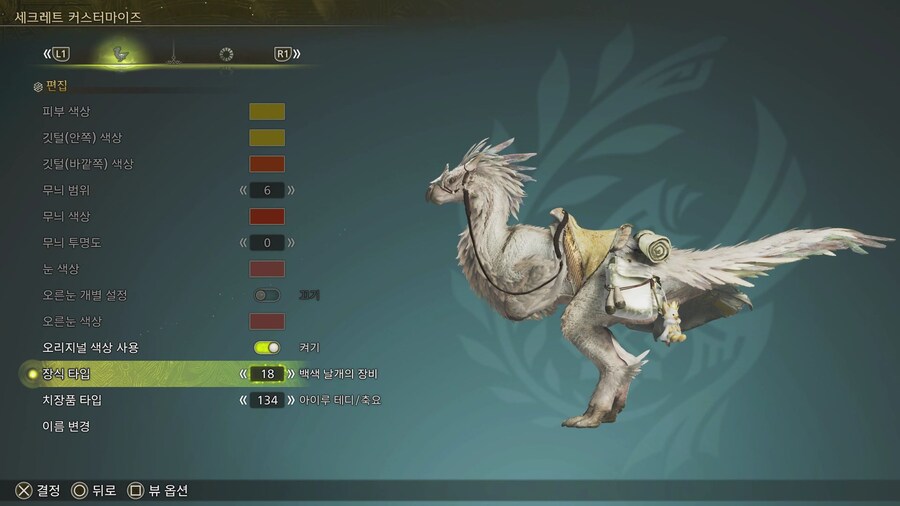The width and height of the screenshot is (900, 506).
Task: Toggle the 오른눈 개별 설정 switch
Action: [267, 295]
